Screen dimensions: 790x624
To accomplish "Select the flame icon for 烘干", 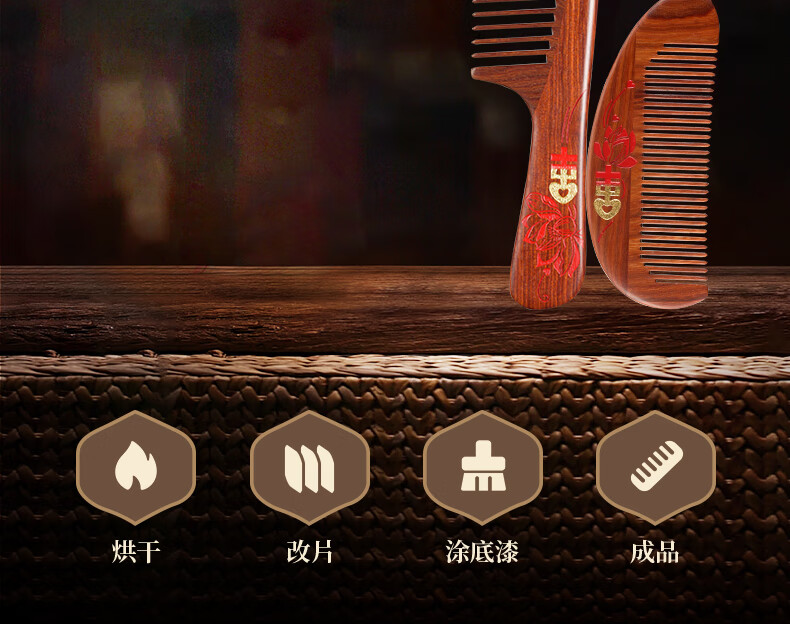I will [x=136, y=467].
